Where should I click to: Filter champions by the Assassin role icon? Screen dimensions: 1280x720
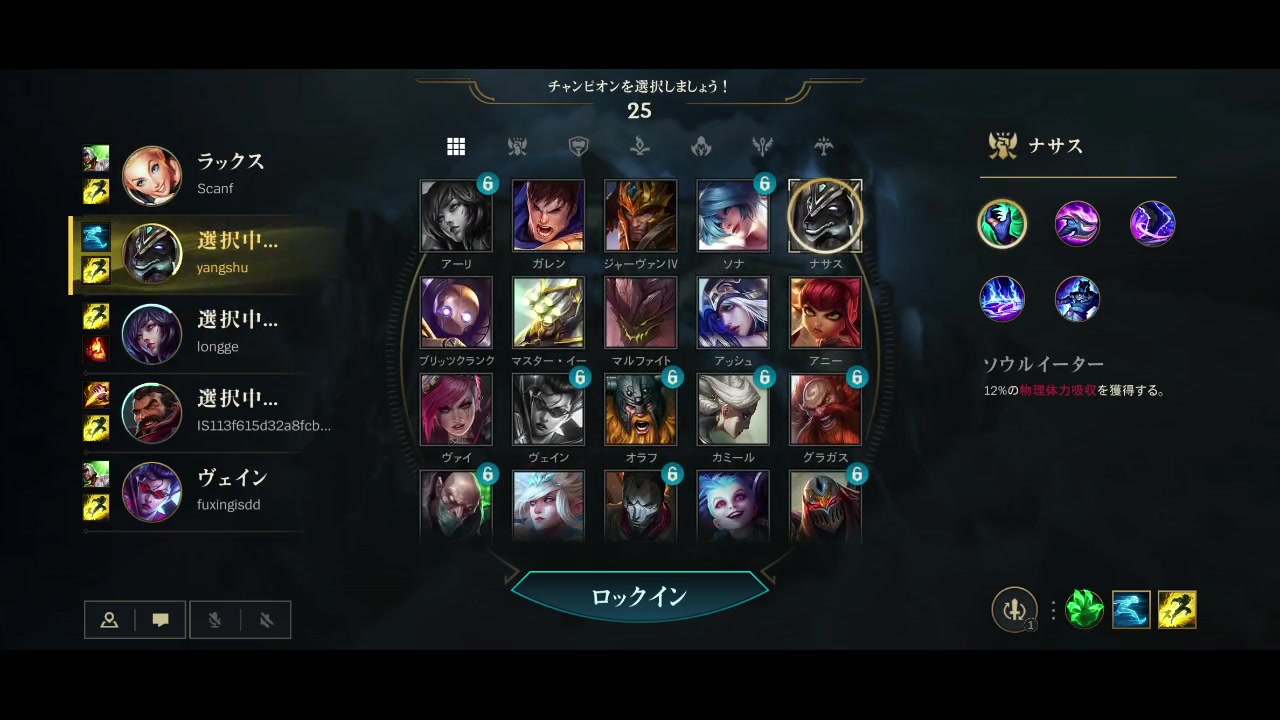coord(701,146)
